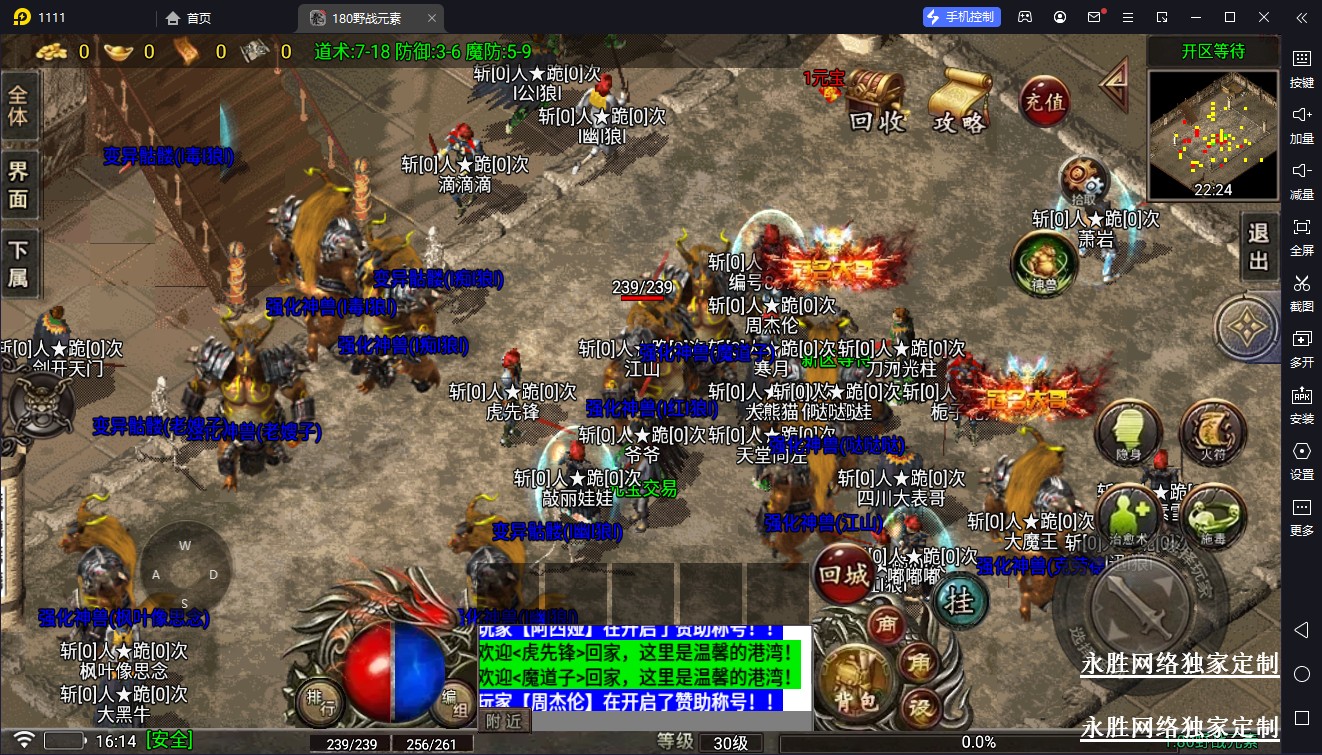
Task: Open the 商 shop button
Action: tap(884, 624)
